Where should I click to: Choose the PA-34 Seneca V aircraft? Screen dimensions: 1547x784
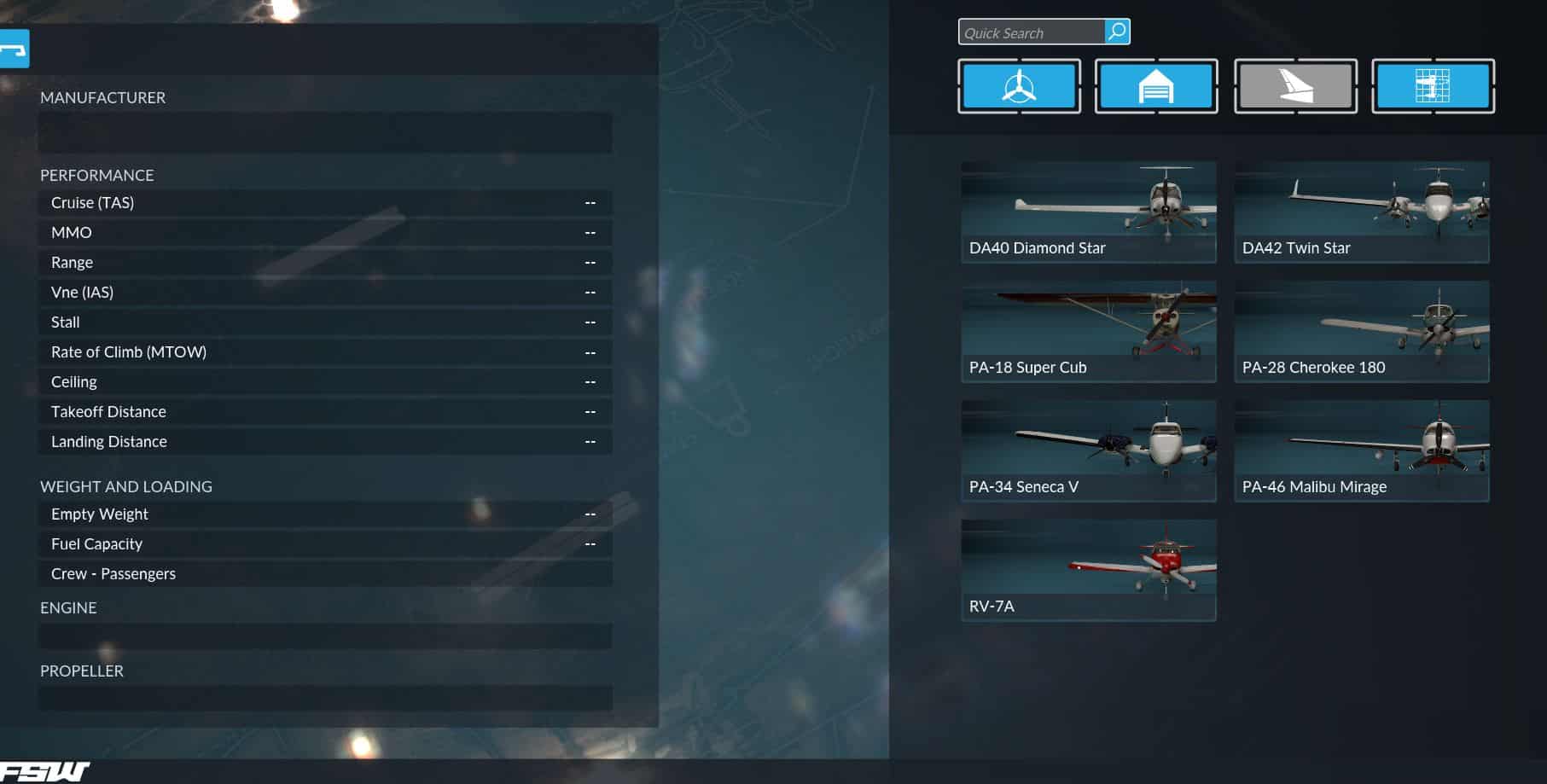coord(1088,450)
